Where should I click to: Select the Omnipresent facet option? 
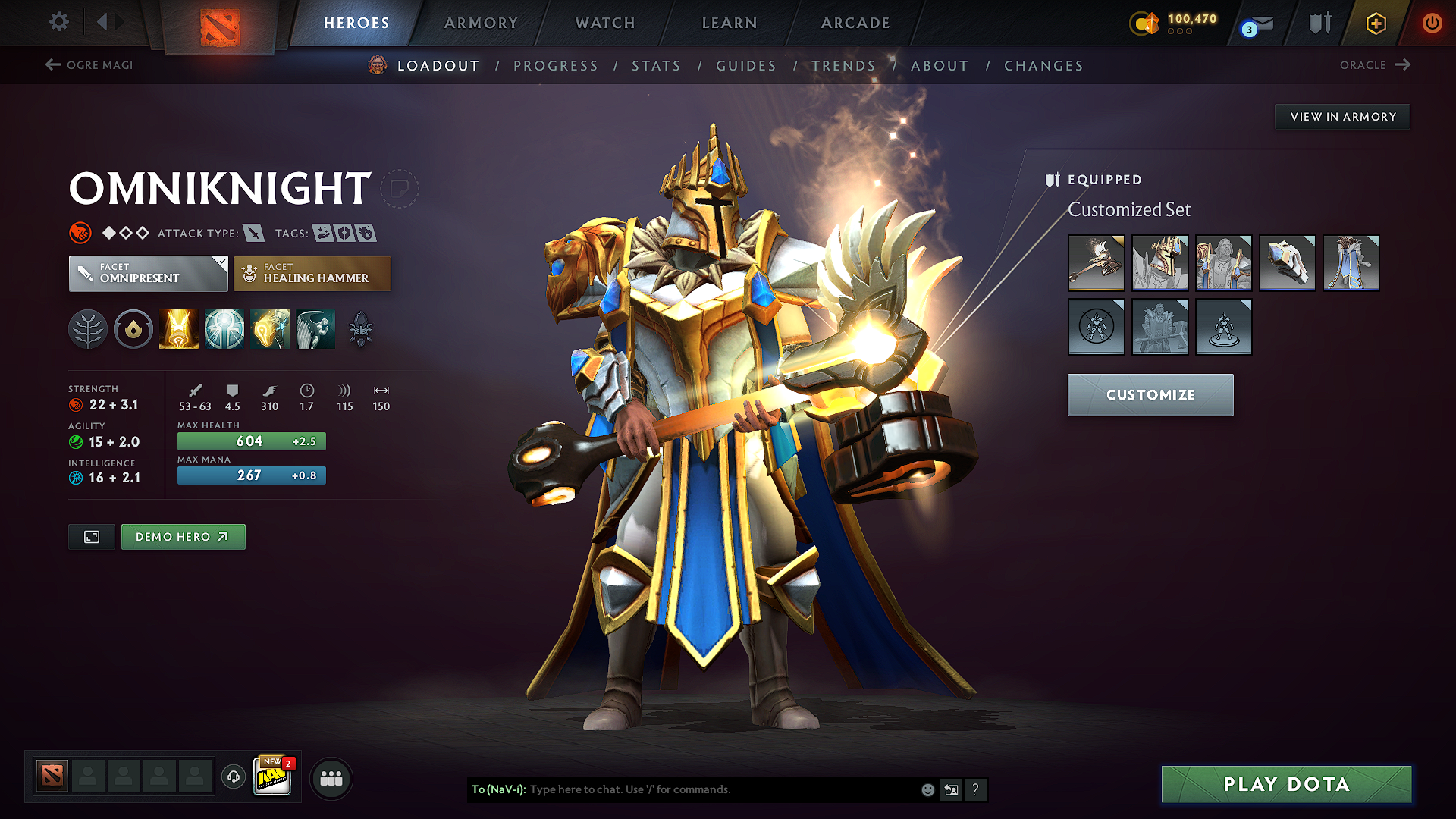click(x=148, y=273)
